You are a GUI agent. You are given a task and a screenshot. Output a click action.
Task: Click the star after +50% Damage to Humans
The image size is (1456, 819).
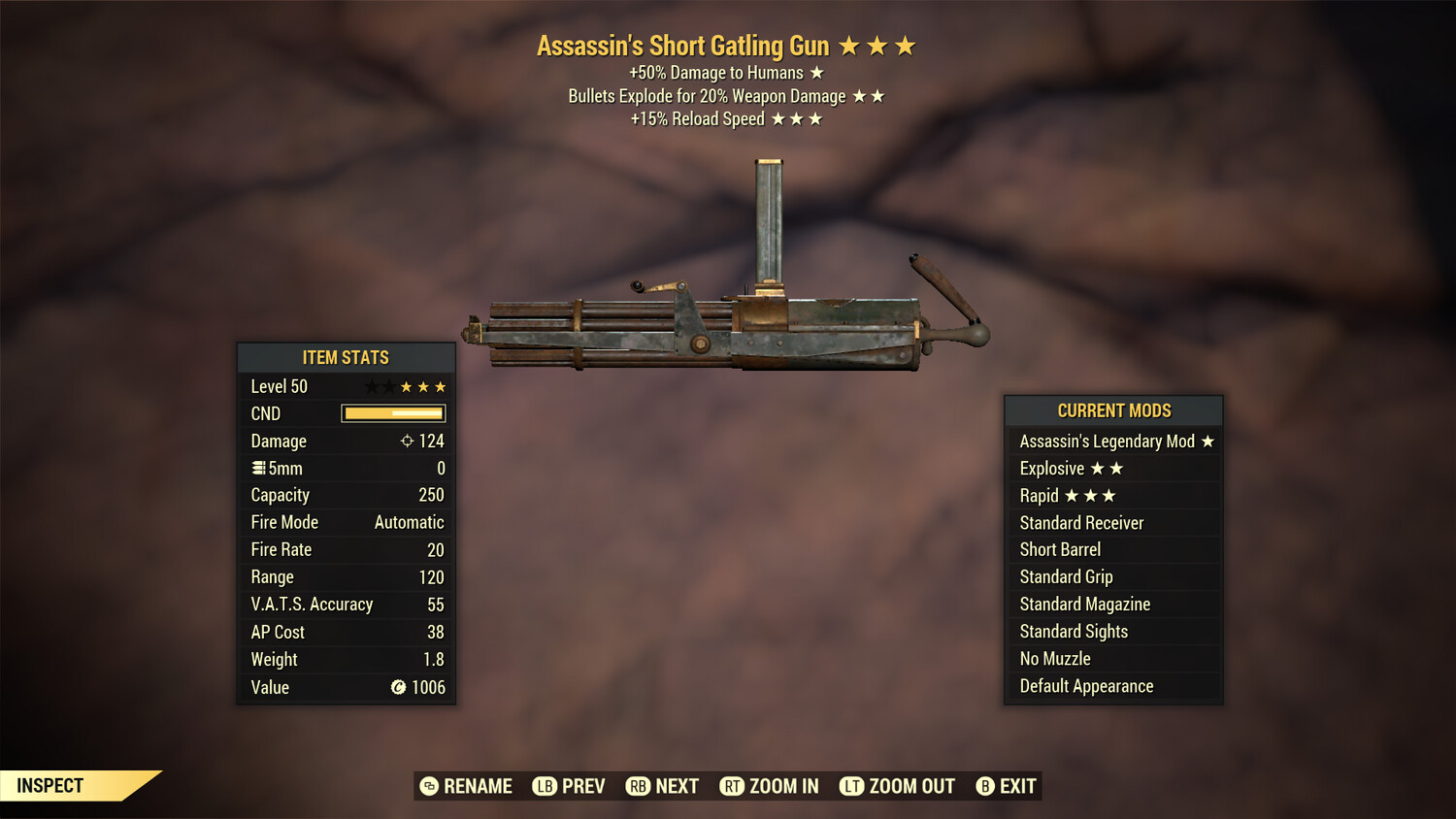tap(816, 72)
